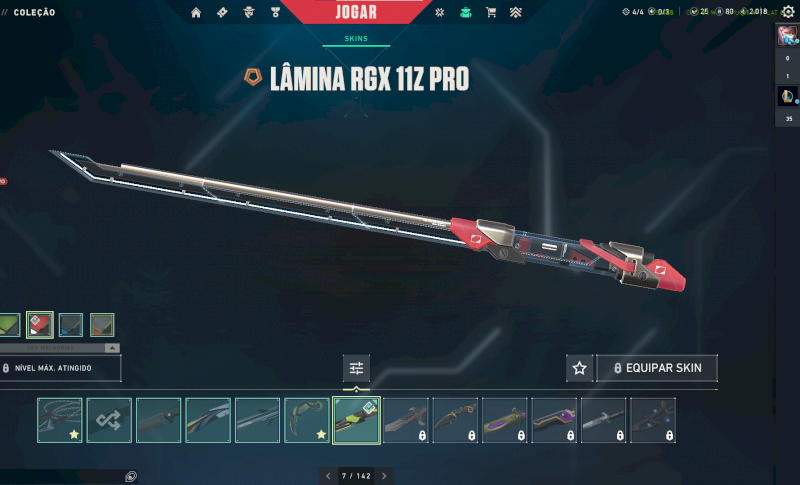Select the selected RGX blade thumbnail
800x485 pixels.
pos(356,420)
